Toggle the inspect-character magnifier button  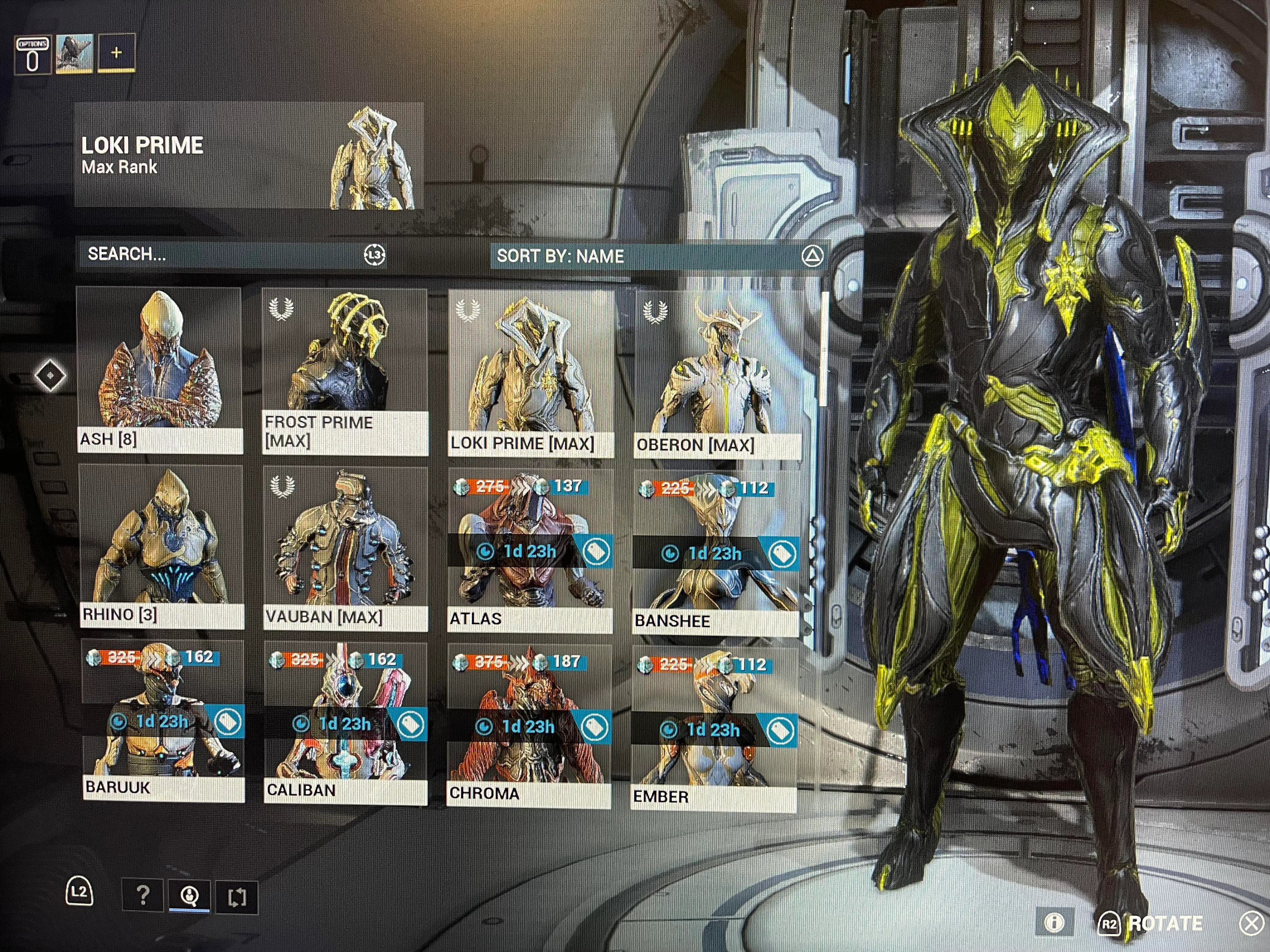point(190,895)
